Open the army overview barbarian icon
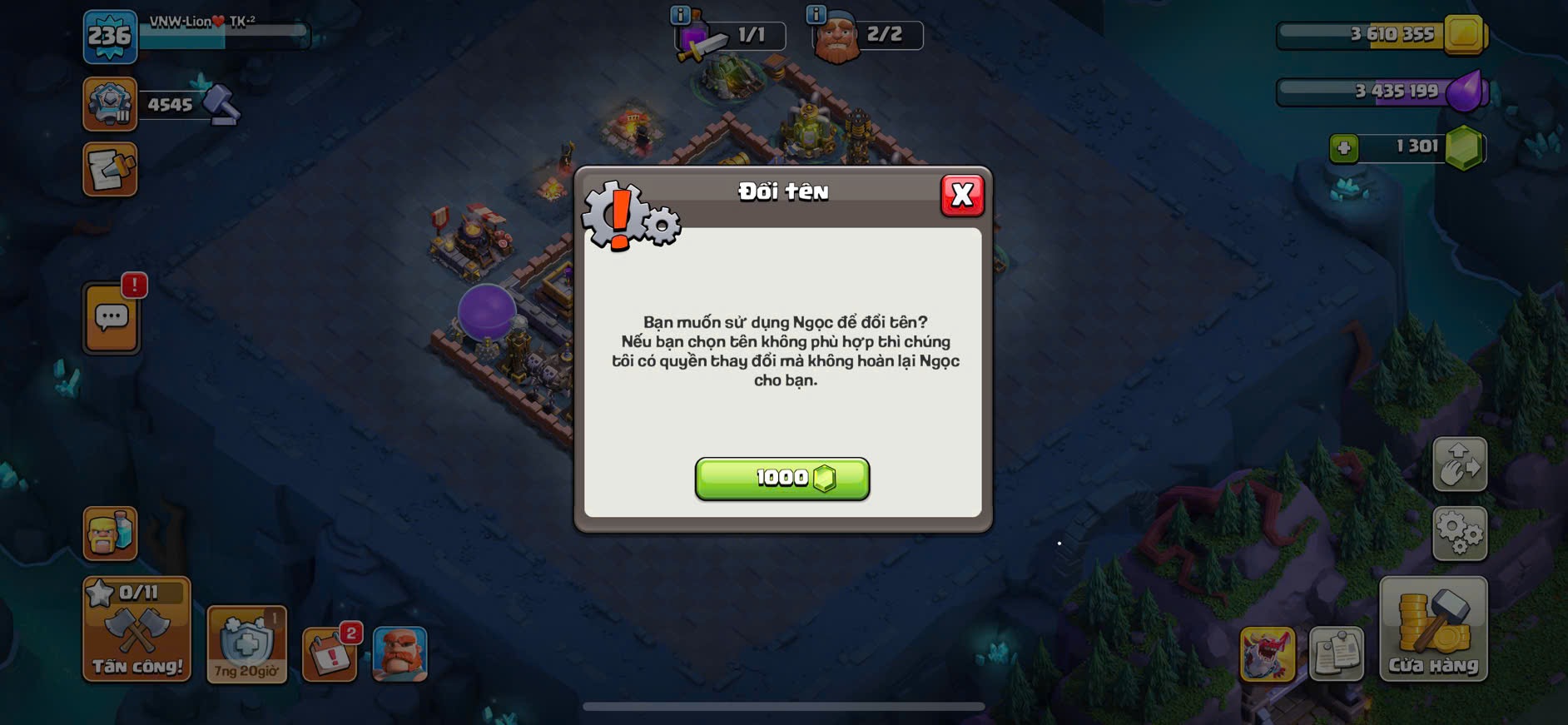The image size is (1568, 725). pyautogui.click(x=110, y=533)
